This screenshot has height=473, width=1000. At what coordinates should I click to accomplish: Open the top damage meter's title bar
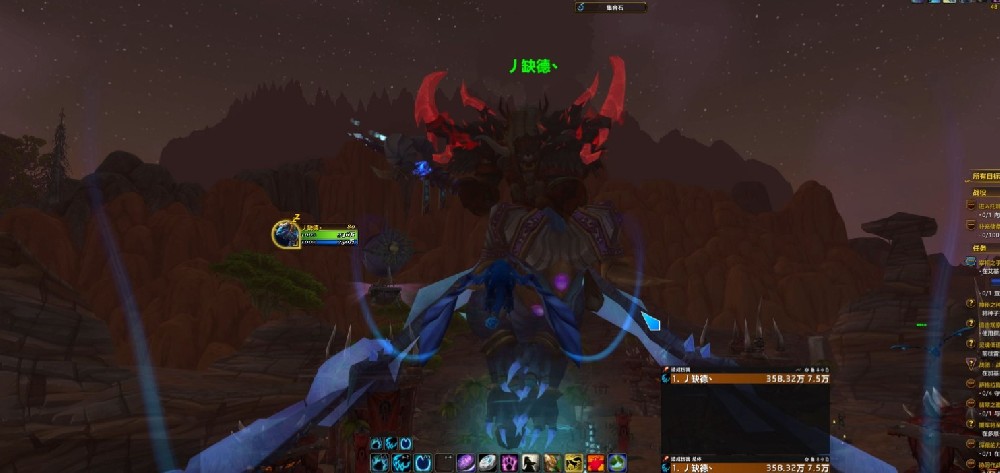click(x=745, y=369)
